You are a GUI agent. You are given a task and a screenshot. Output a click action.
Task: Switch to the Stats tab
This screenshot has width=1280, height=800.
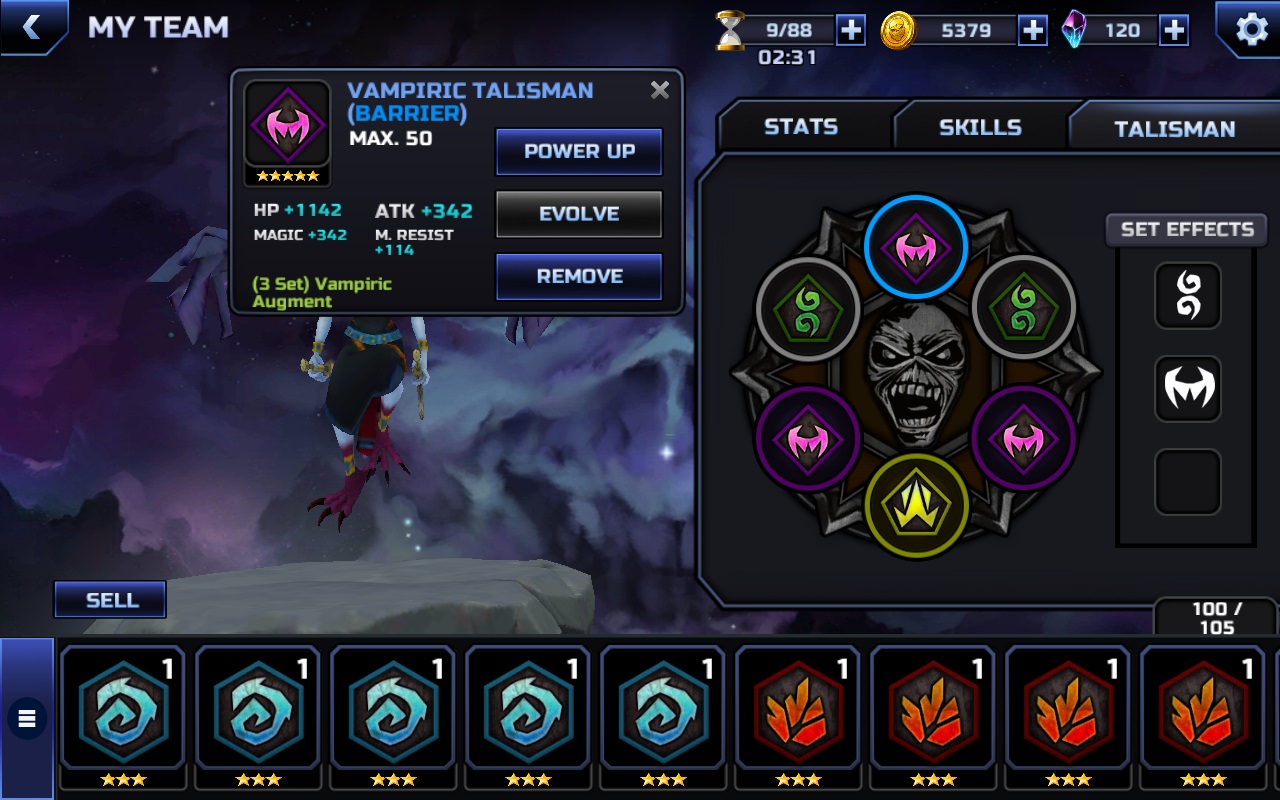(801, 127)
